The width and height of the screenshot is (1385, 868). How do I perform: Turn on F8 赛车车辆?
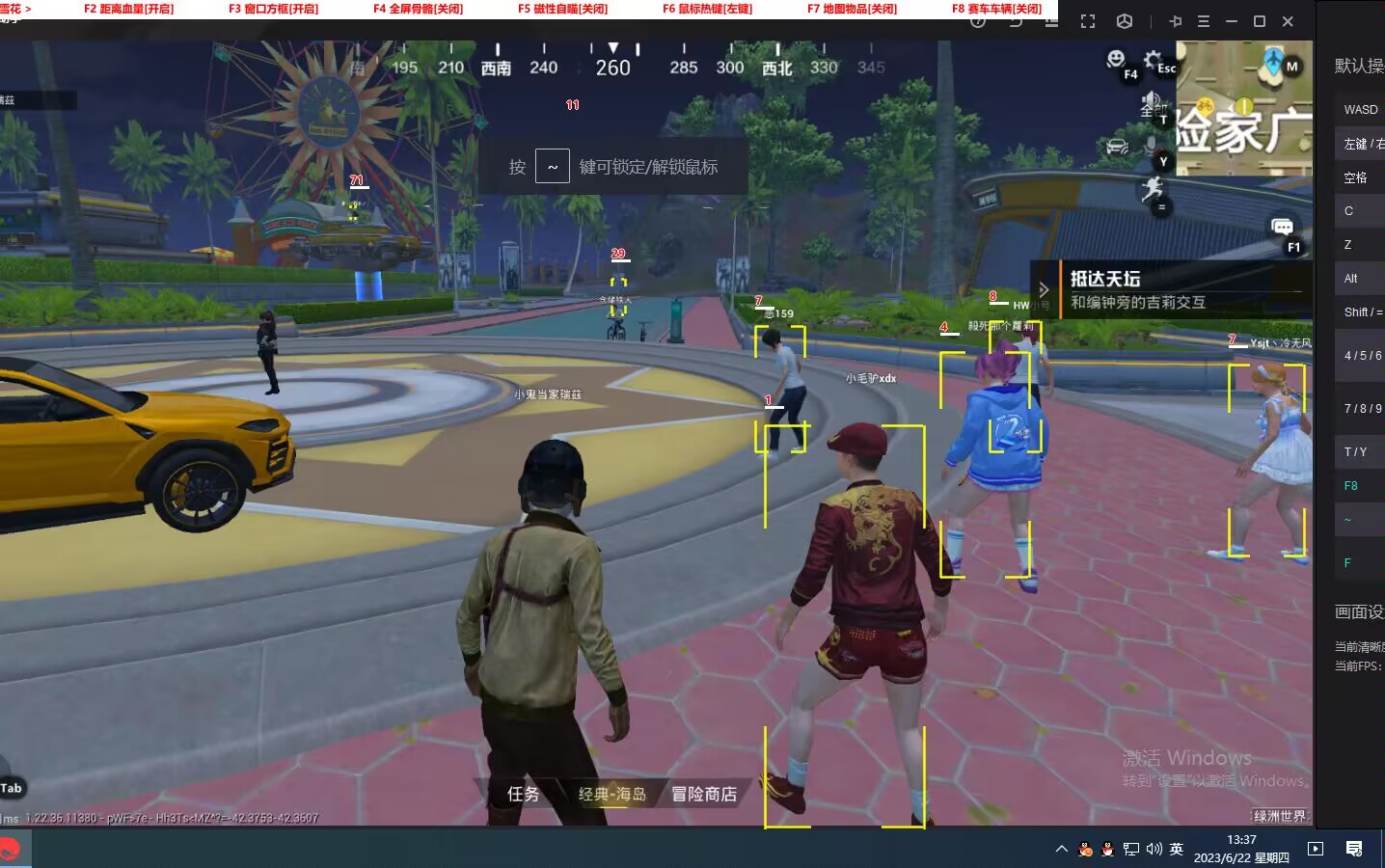tap(995, 9)
